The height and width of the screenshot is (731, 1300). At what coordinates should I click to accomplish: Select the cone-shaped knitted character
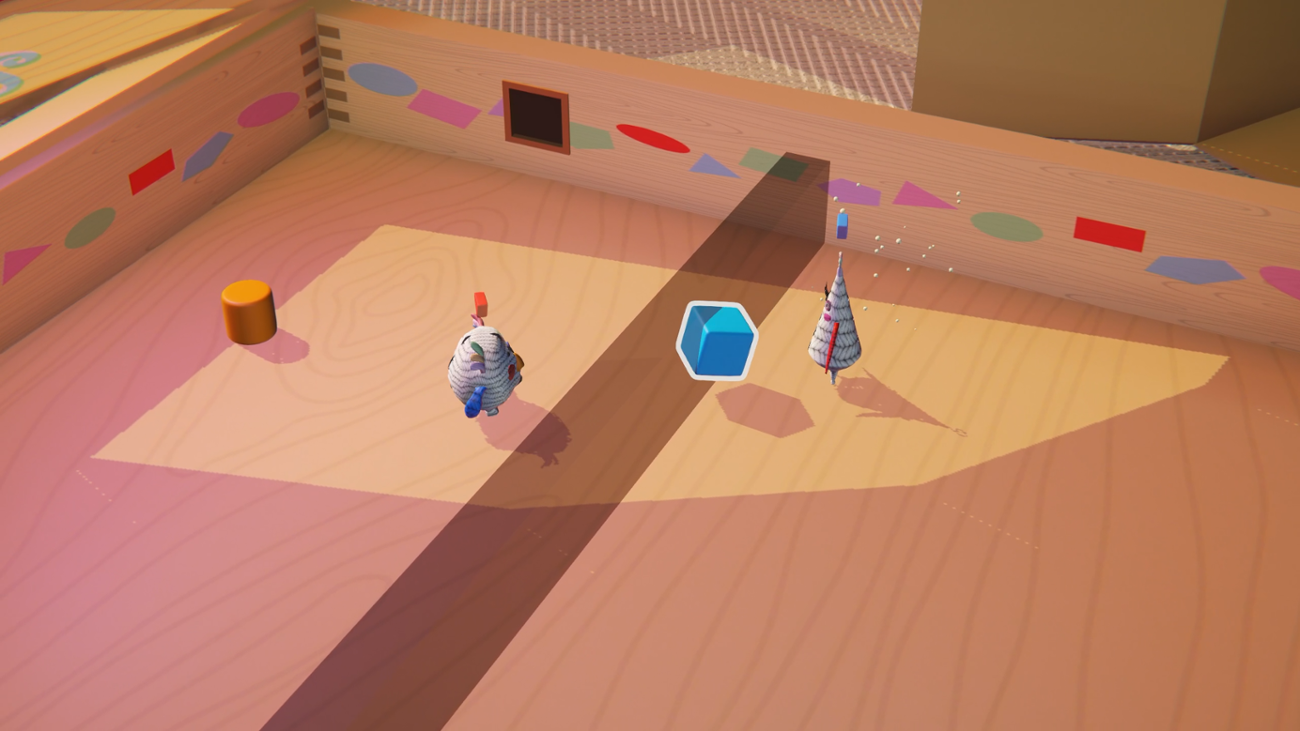tap(838, 330)
